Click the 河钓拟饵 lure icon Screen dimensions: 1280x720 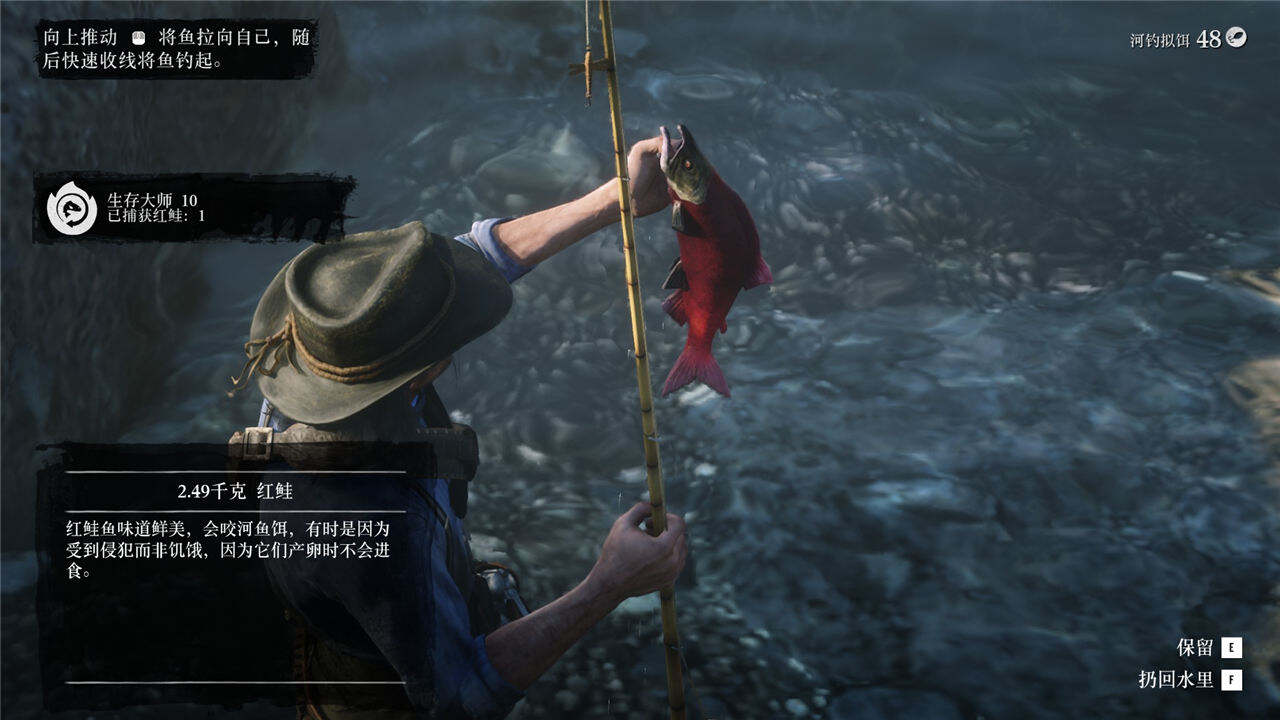[1237, 38]
